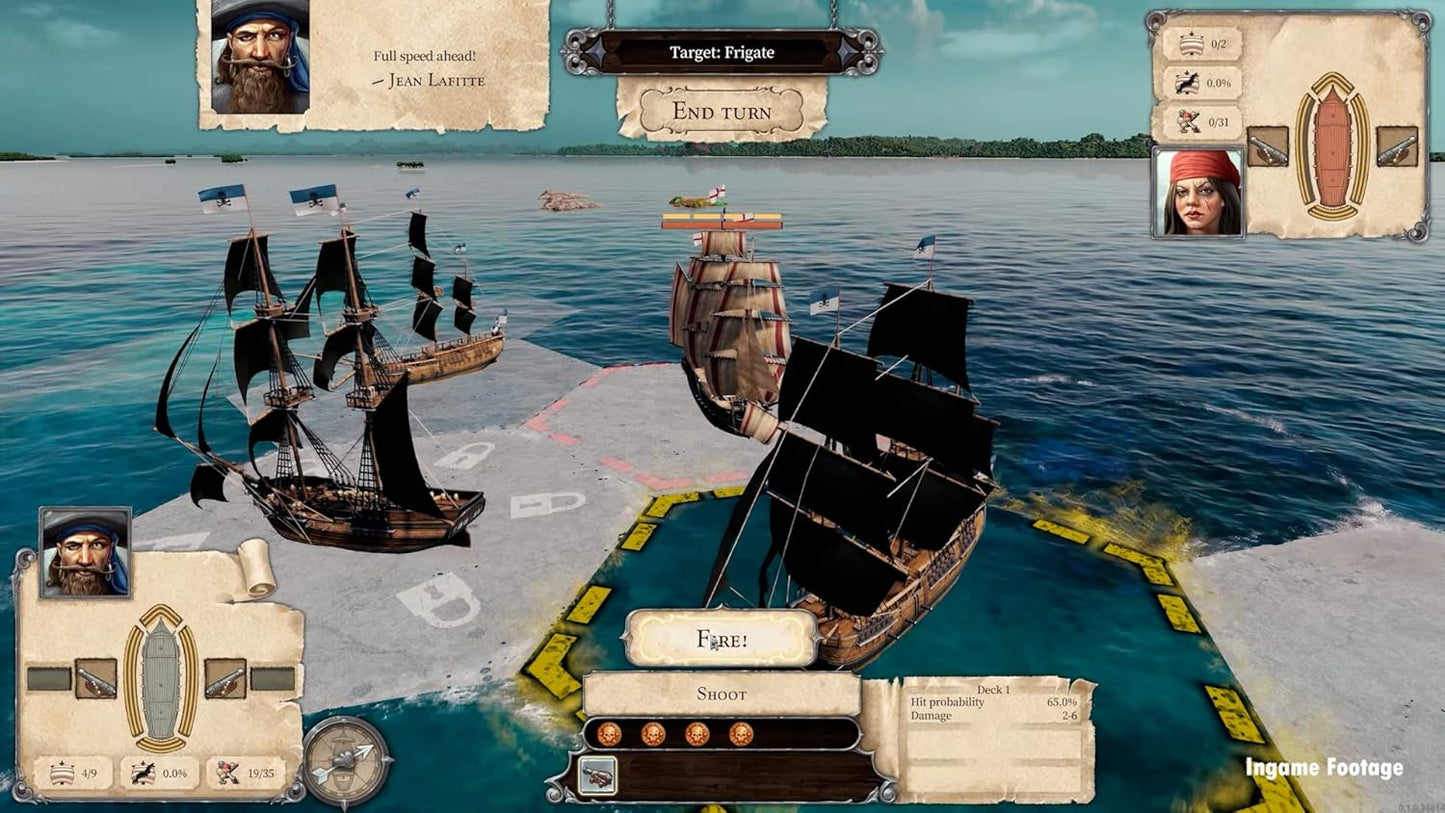The image size is (1445, 813).
Task: Click the red enemy ship deck diagram
Action: tap(1331, 146)
